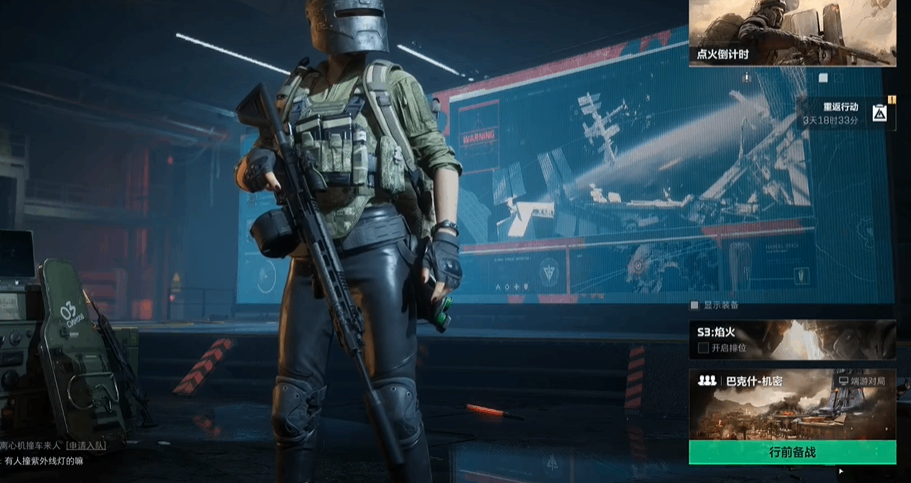Open the 点火倒计时 event banner

point(792,32)
